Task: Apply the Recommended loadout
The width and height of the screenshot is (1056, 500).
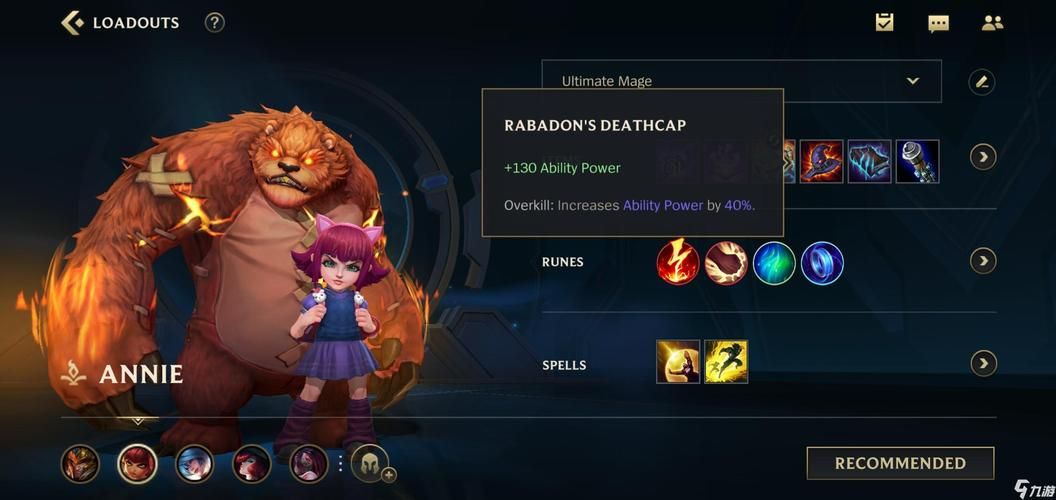Action: pyautogui.click(x=900, y=463)
